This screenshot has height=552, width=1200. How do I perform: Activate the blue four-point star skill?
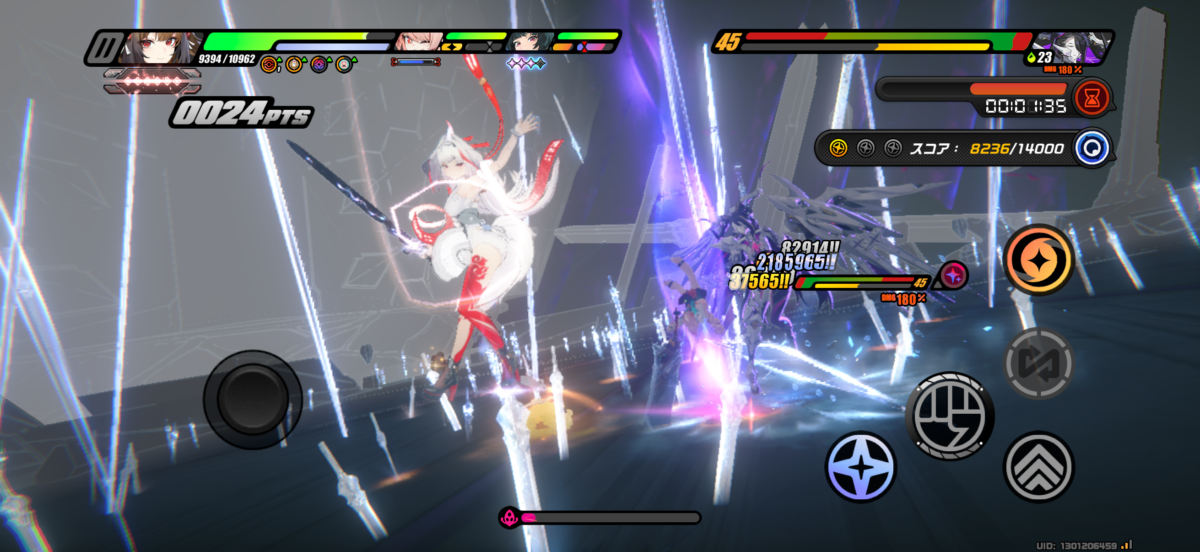[861, 467]
